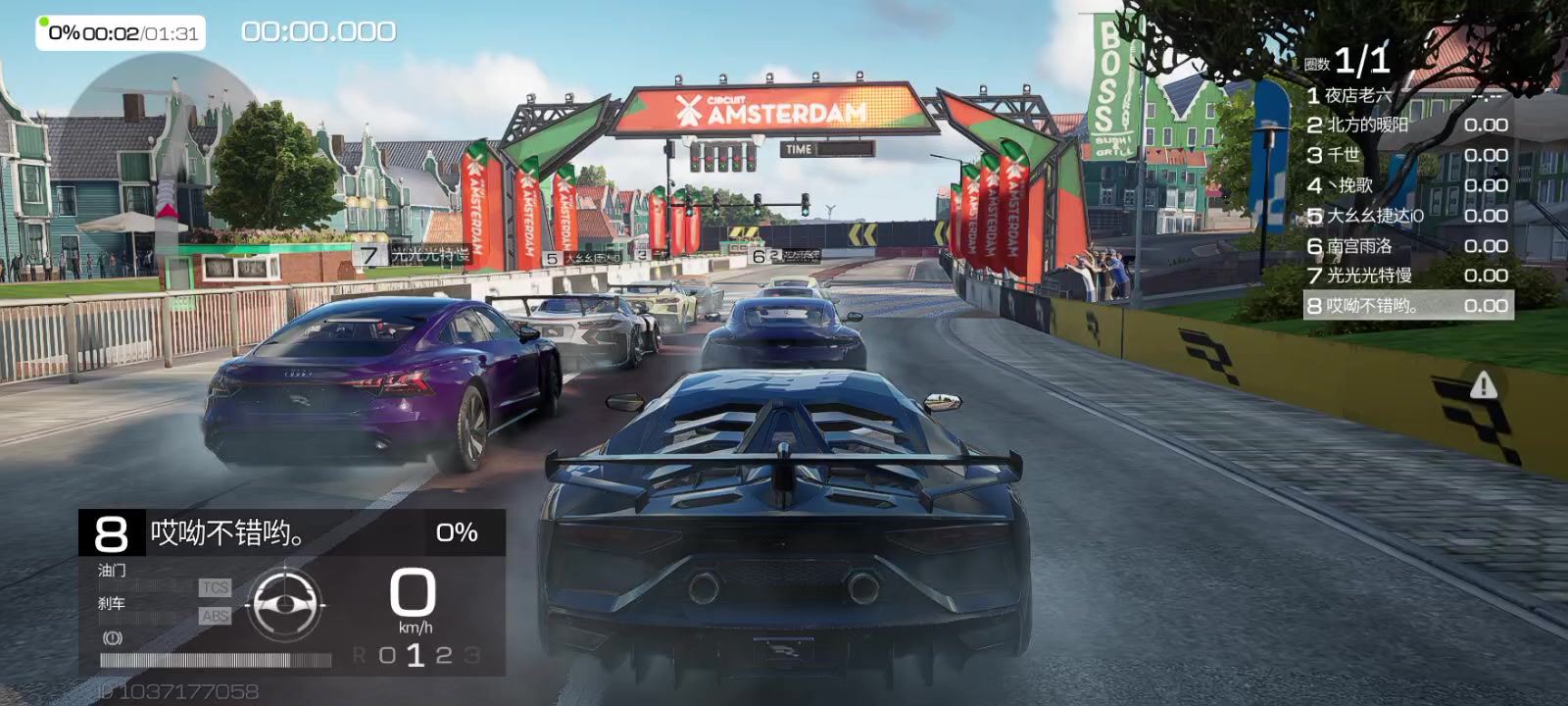Choose 光光光特慢 in the leaderboard
The height and width of the screenshot is (706, 1568).
tap(1406, 276)
